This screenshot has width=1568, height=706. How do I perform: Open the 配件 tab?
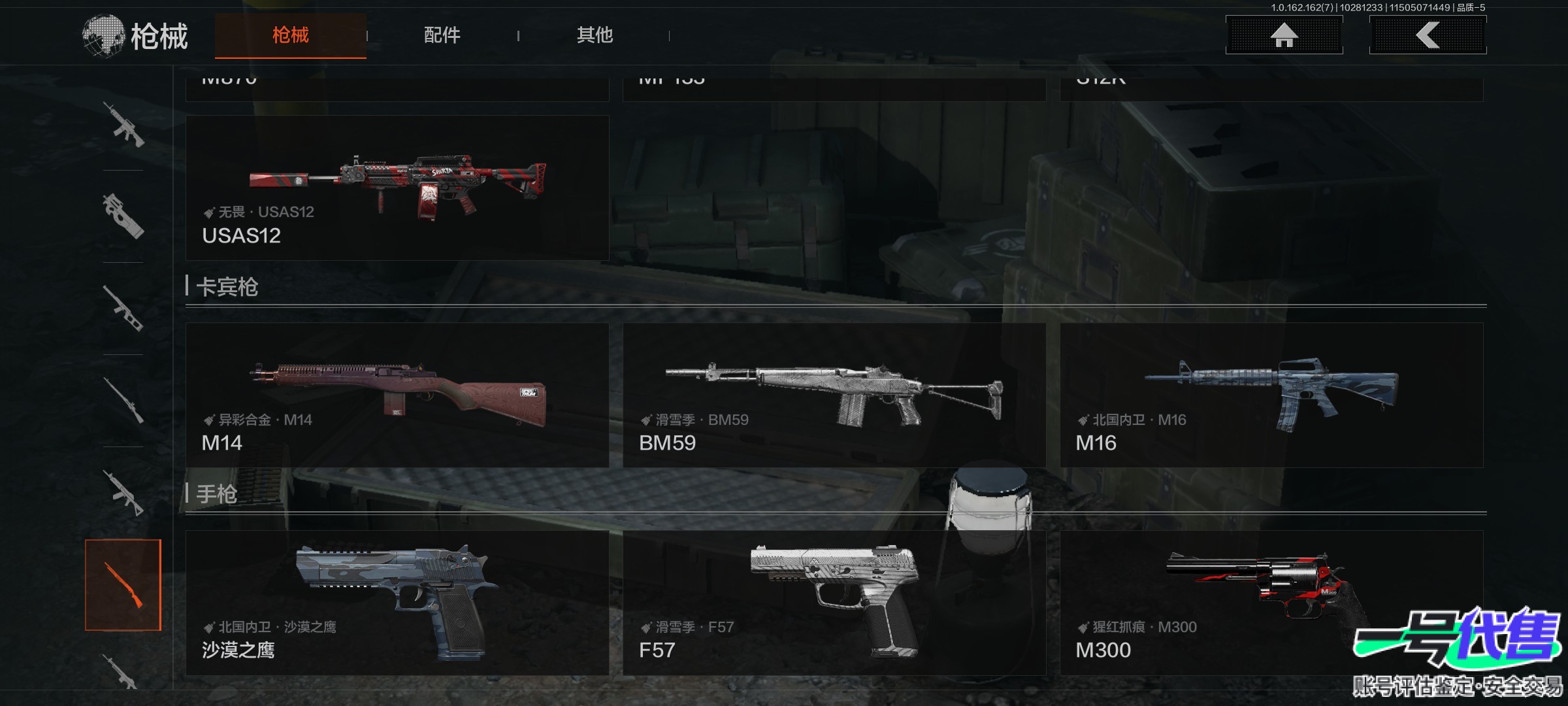442,35
